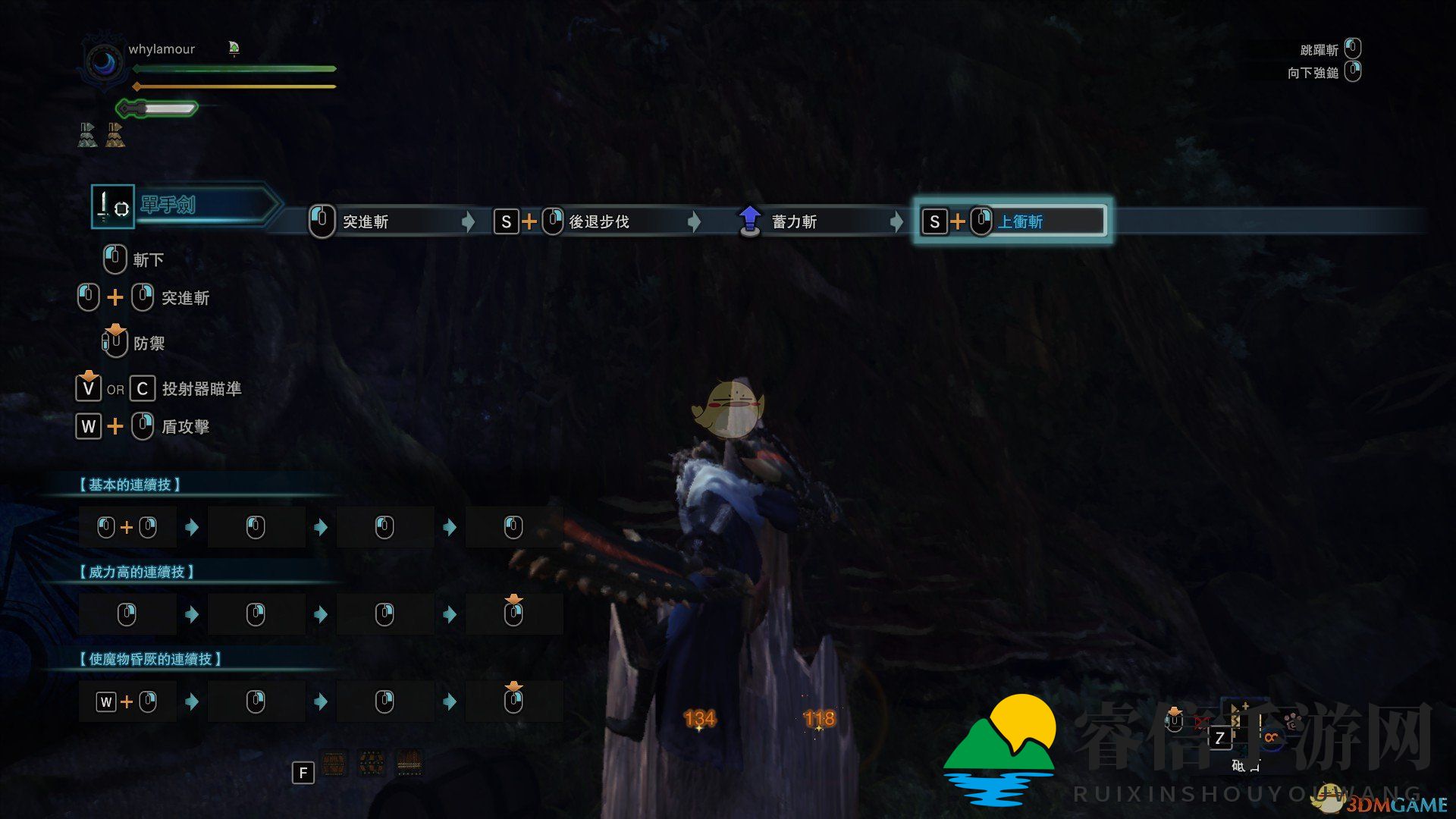The width and height of the screenshot is (1456, 819).
Task: Select the 單手劍 weapon header
Action: [168, 205]
